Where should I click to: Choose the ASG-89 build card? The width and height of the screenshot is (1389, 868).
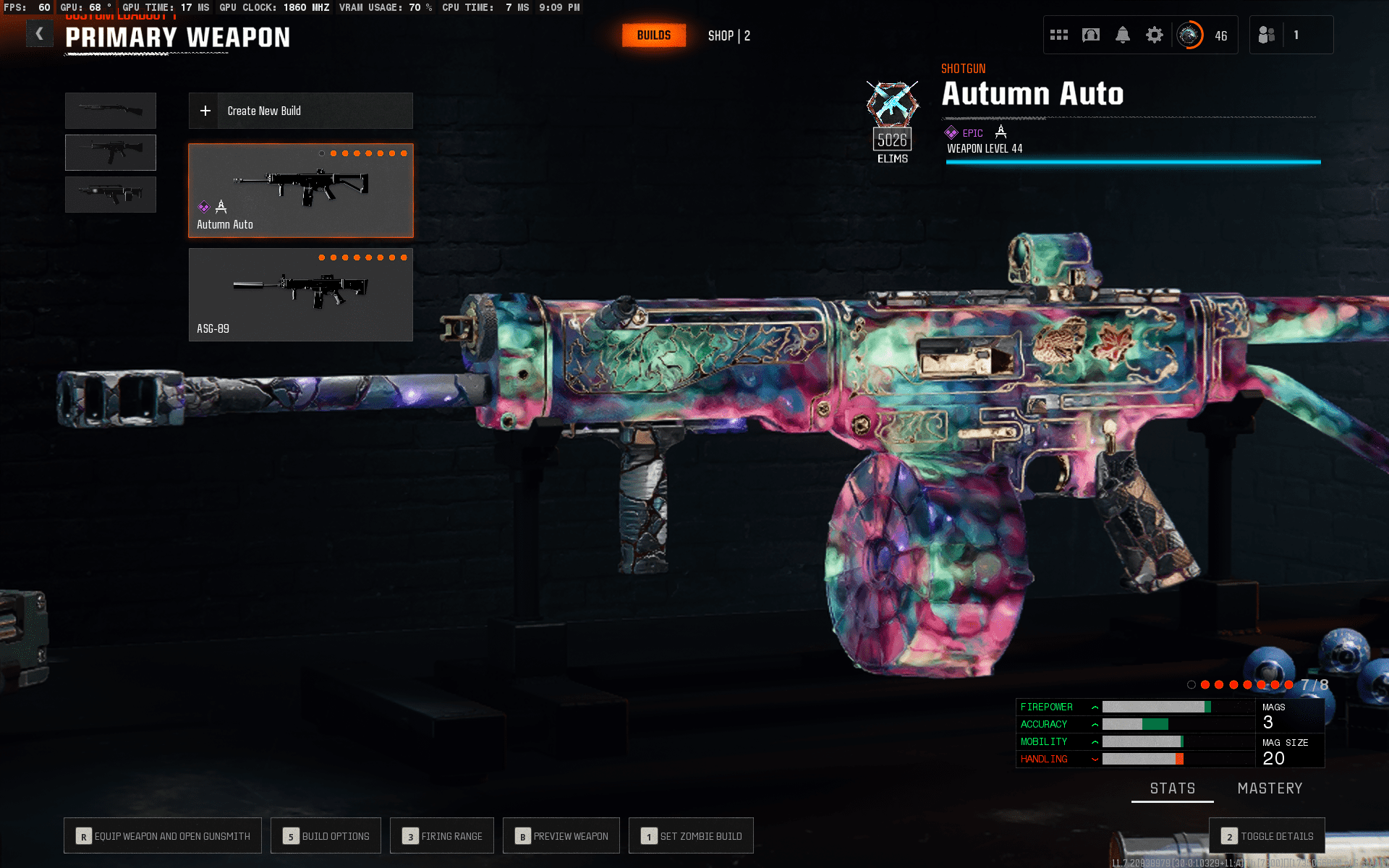[x=300, y=294]
